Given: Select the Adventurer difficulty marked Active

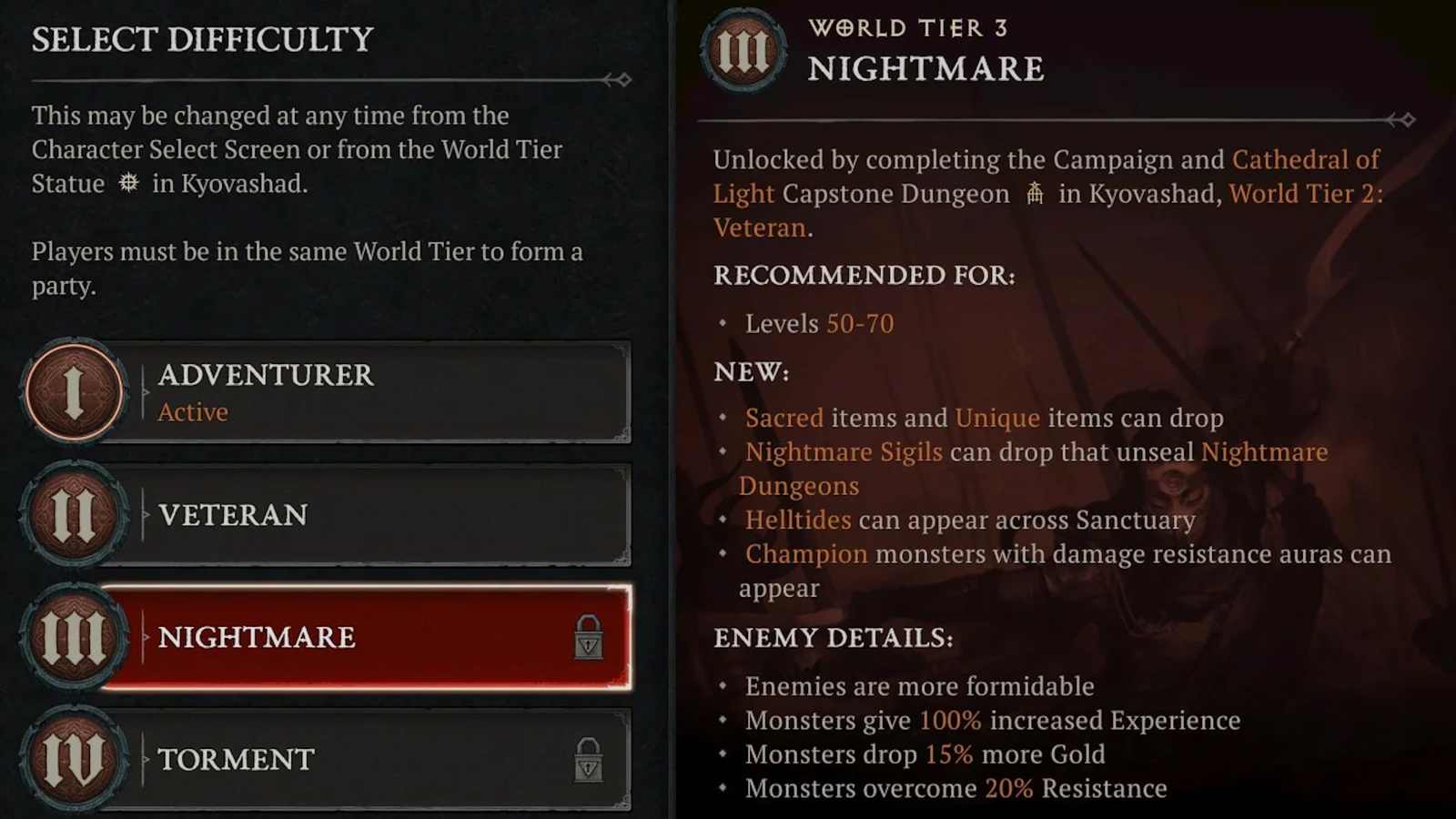Looking at the screenshot, I should (x=318, y=393).
